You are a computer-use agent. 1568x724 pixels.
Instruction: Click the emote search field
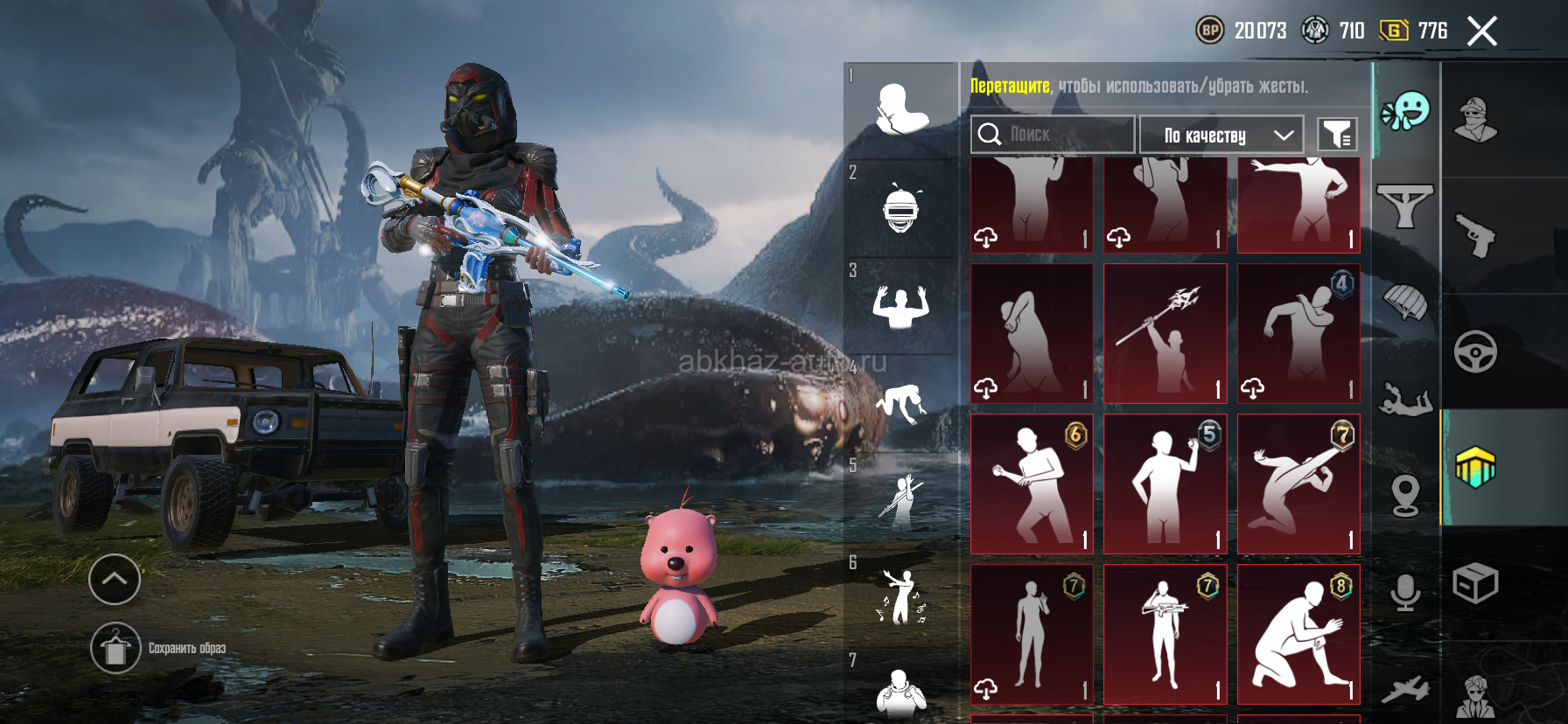pyautogui.click(x=1052, y=135)
